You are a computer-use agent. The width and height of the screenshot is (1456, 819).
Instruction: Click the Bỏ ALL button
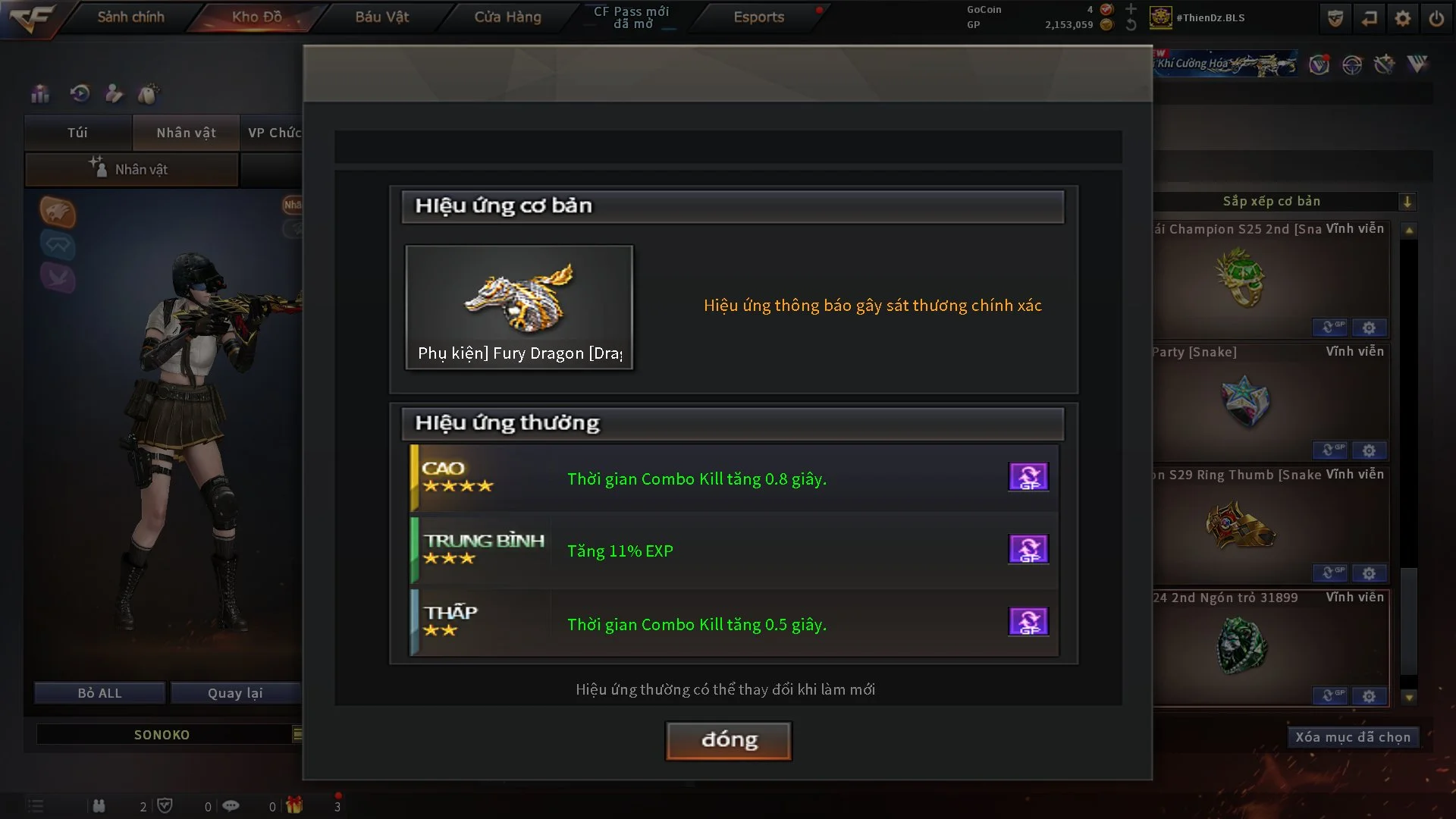(x=99, y=693)
